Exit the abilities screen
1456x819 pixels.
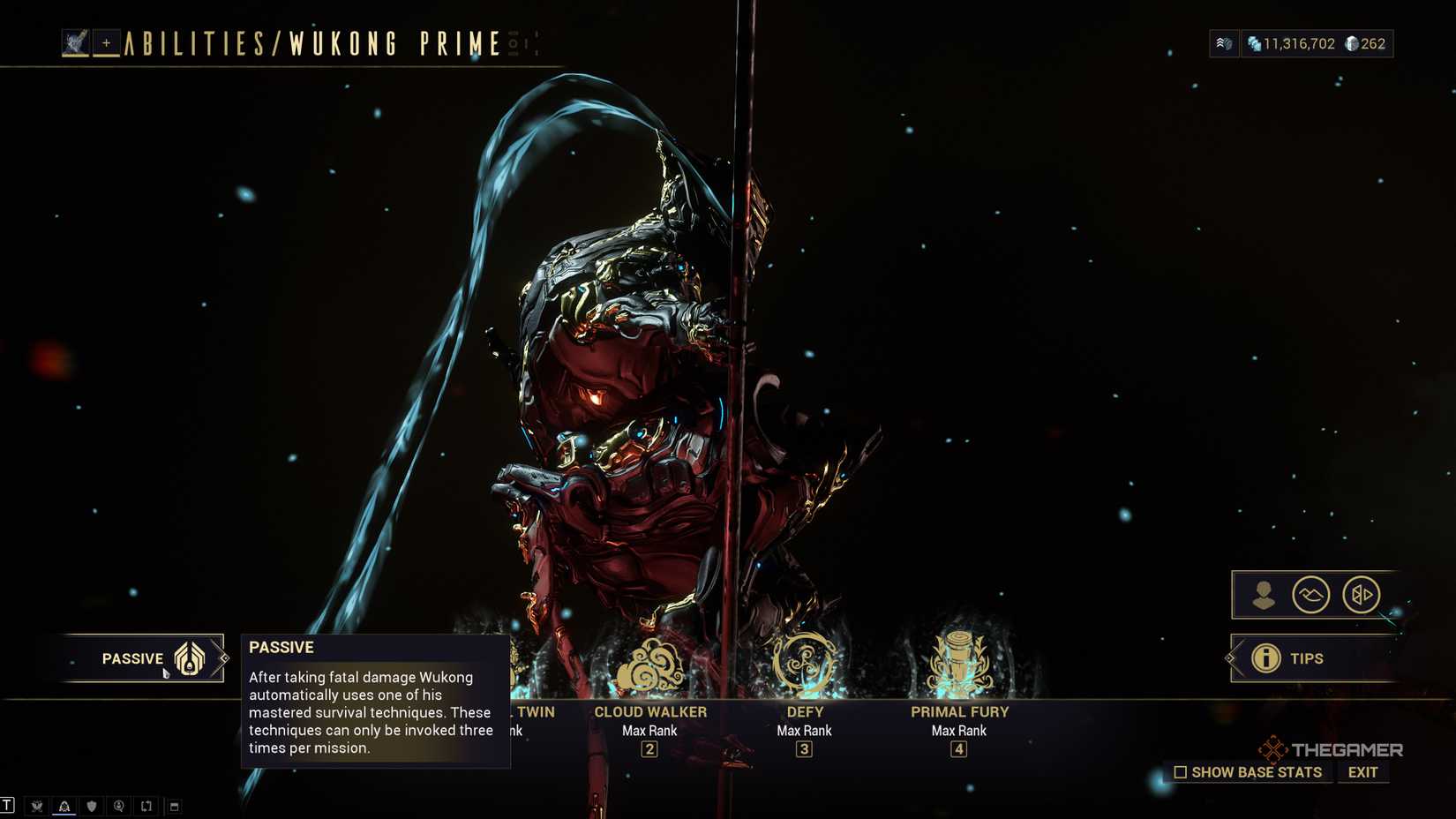pyautogui.click(x=1362, y=771)
